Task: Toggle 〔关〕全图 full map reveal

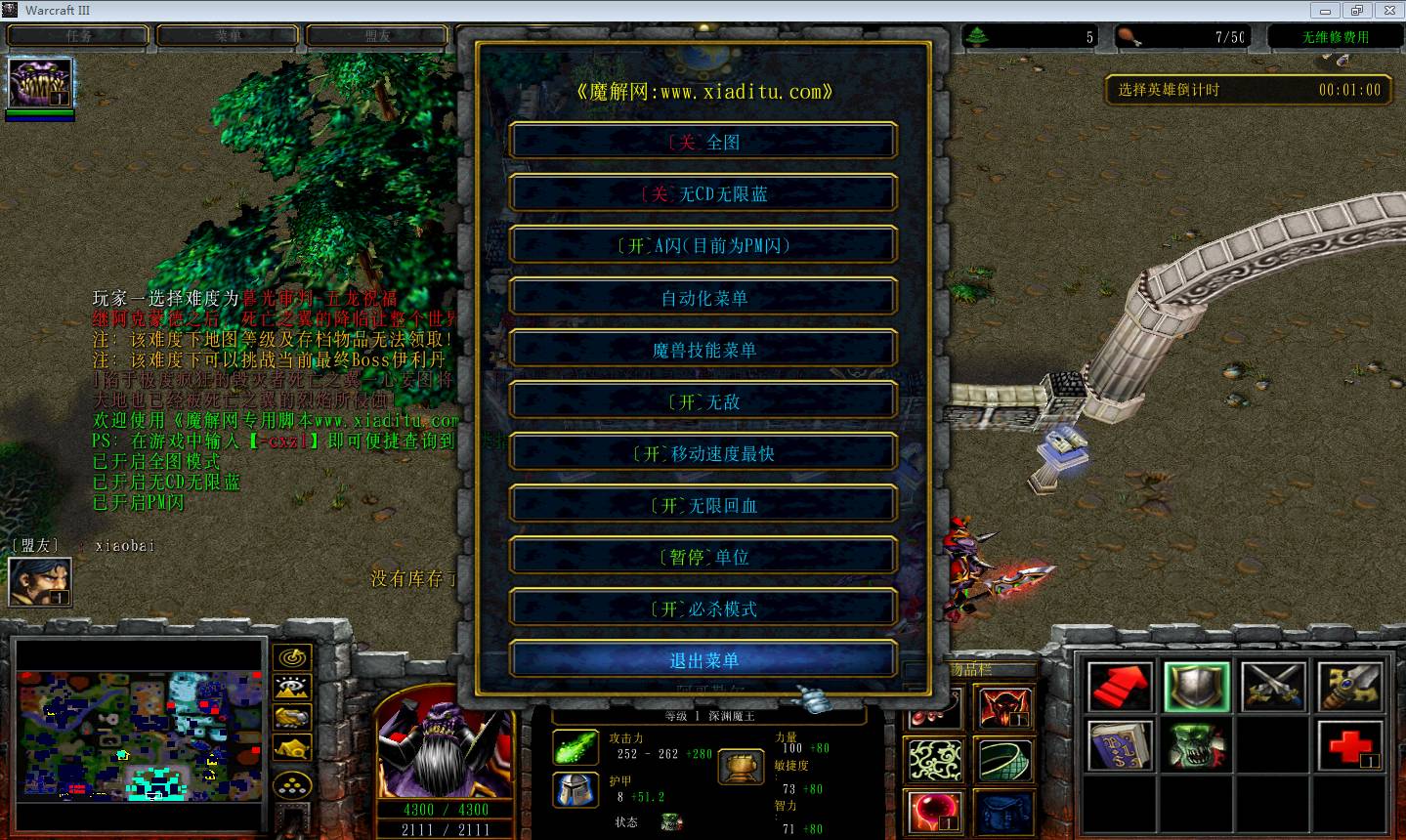Action: pyautogui.click(x=702, y=141)
